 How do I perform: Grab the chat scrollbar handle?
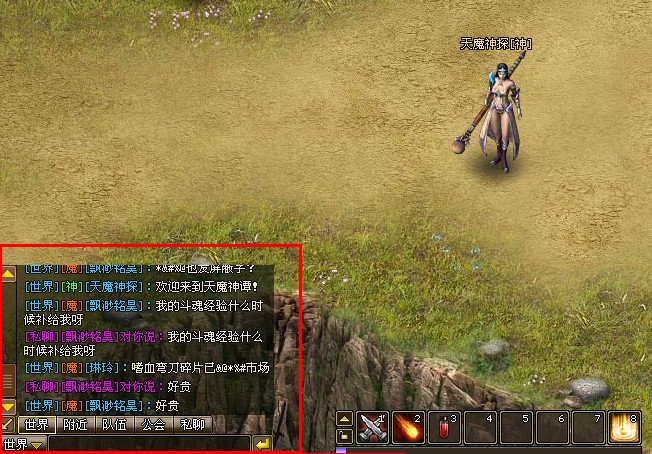tap(8, 379)
